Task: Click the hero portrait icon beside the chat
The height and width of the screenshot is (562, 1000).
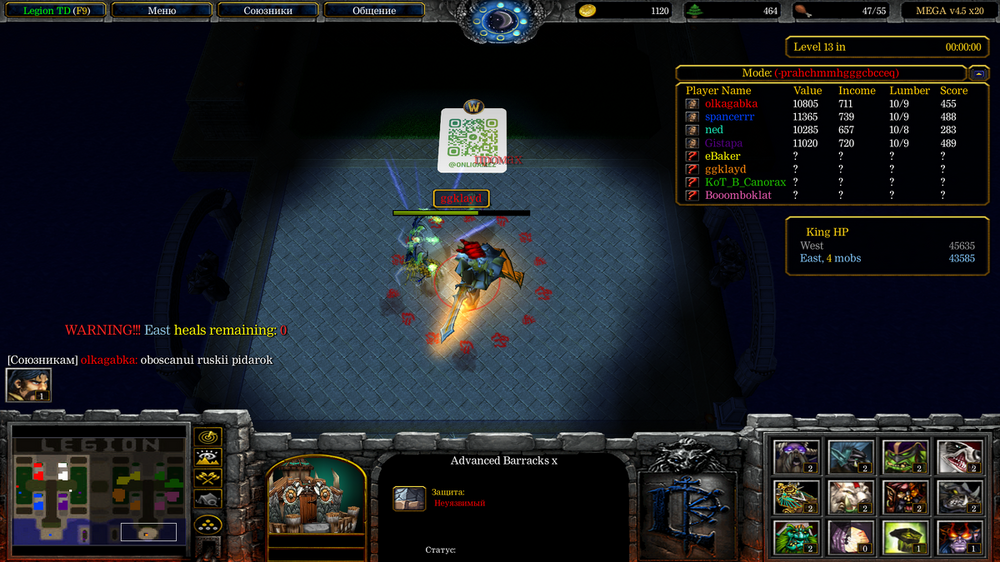Action: click(28, 385)
